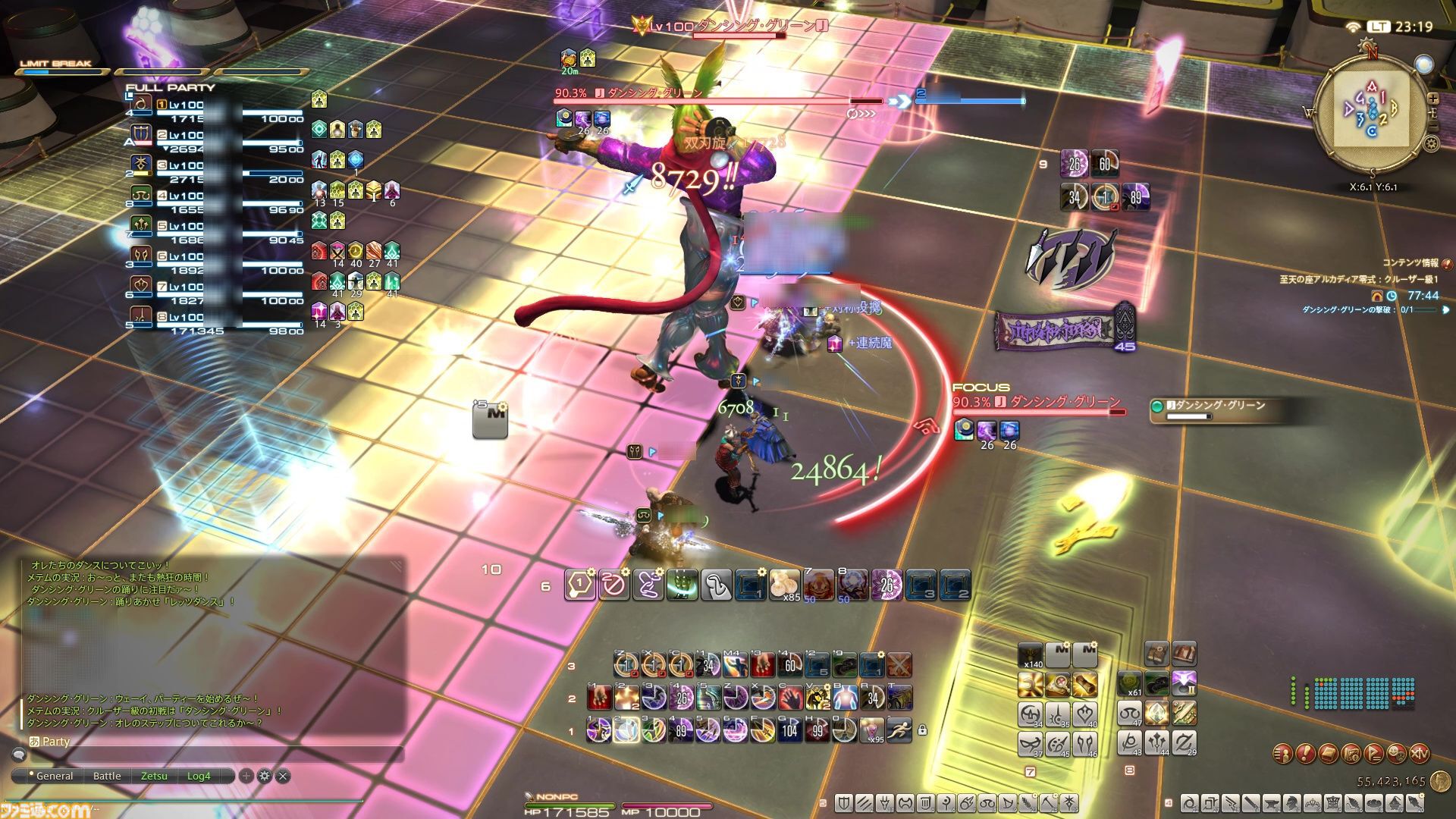Expand minimap zoom with the plus button

1432,99
